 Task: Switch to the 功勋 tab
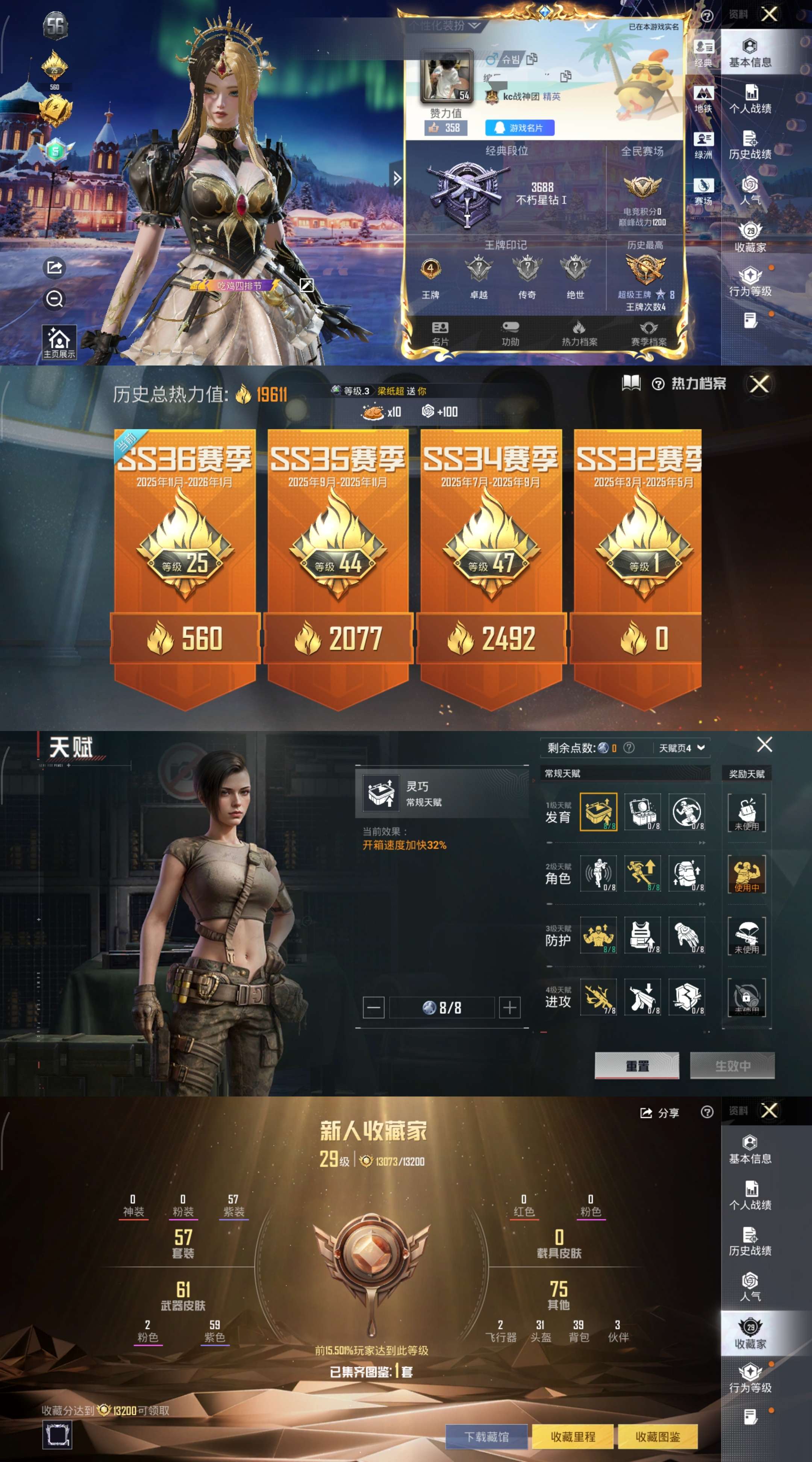(510, 333)
